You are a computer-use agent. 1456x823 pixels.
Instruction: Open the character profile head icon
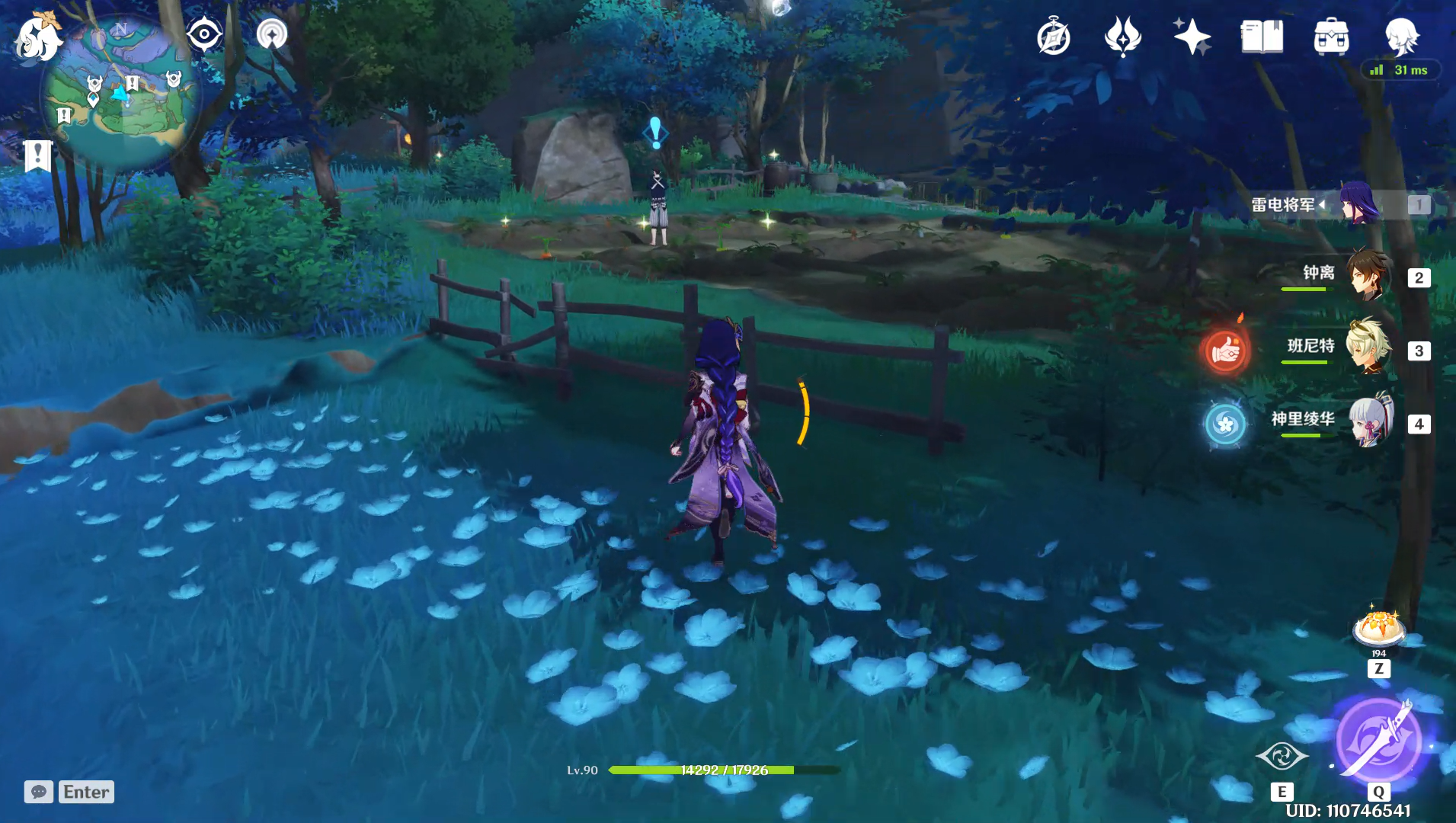(x=1401, y=37)
